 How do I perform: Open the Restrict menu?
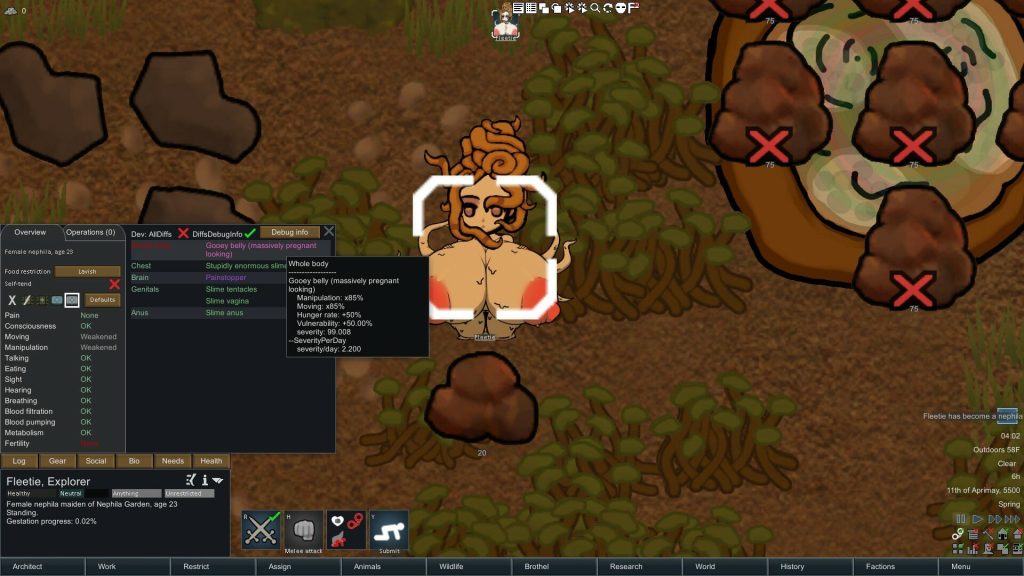click(196, 566)
